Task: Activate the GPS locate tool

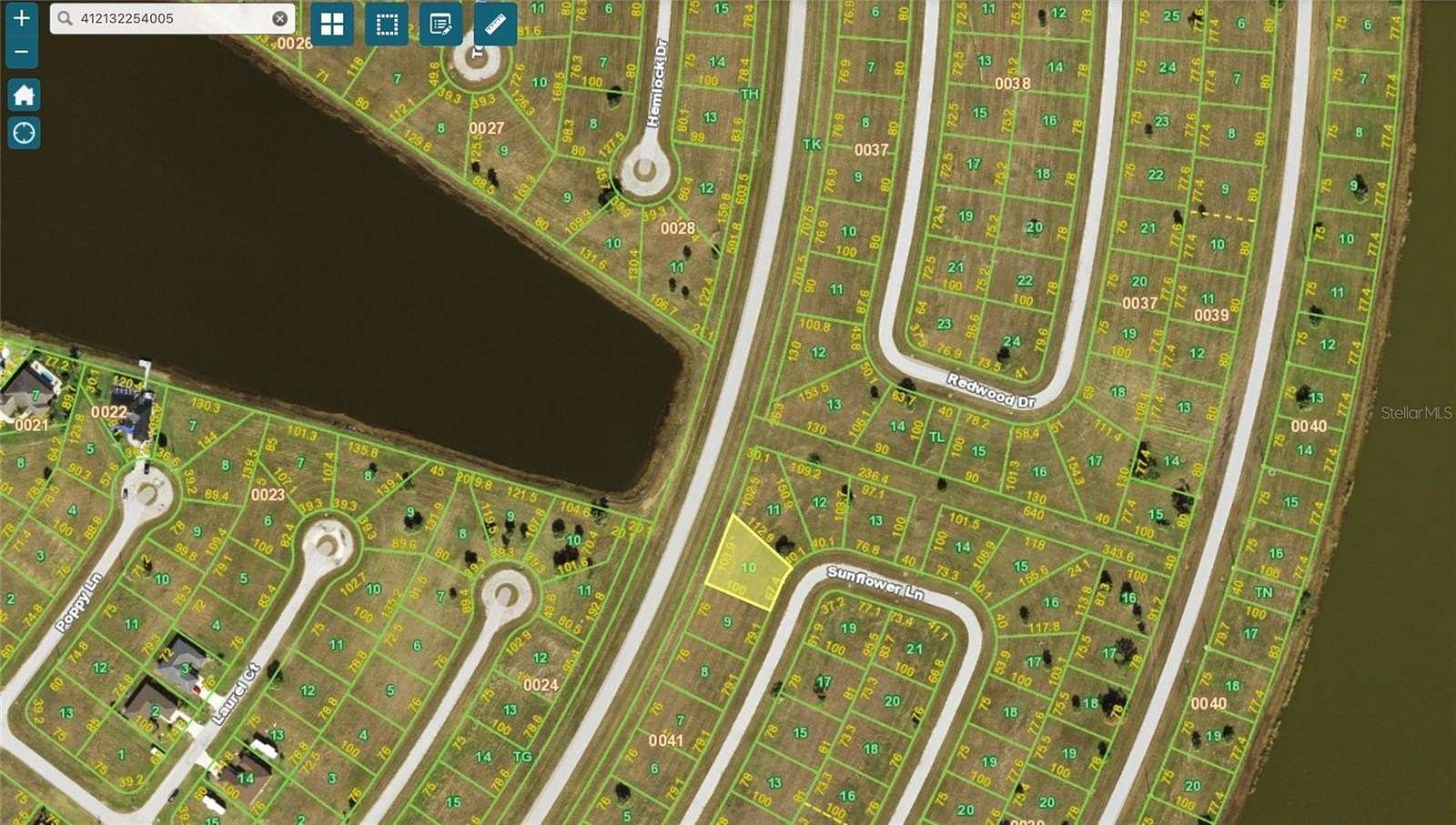Action: pos(22,133)
